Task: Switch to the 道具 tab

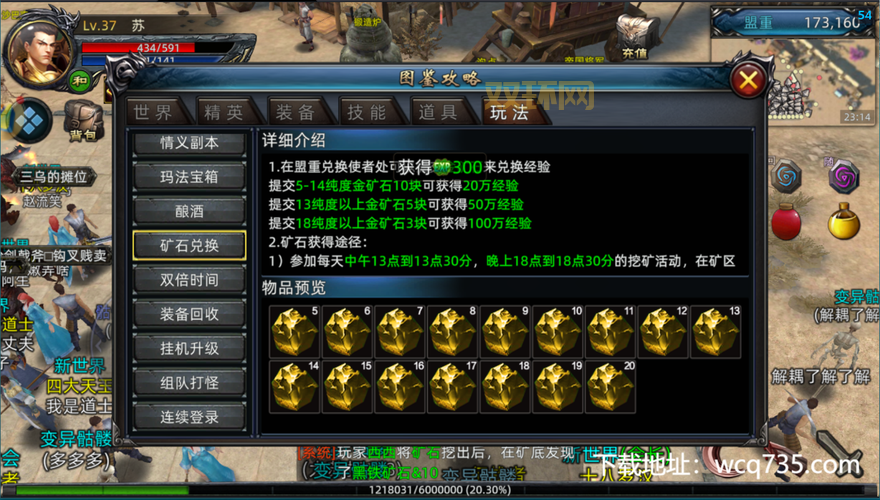Action: (x=438, y=112)
